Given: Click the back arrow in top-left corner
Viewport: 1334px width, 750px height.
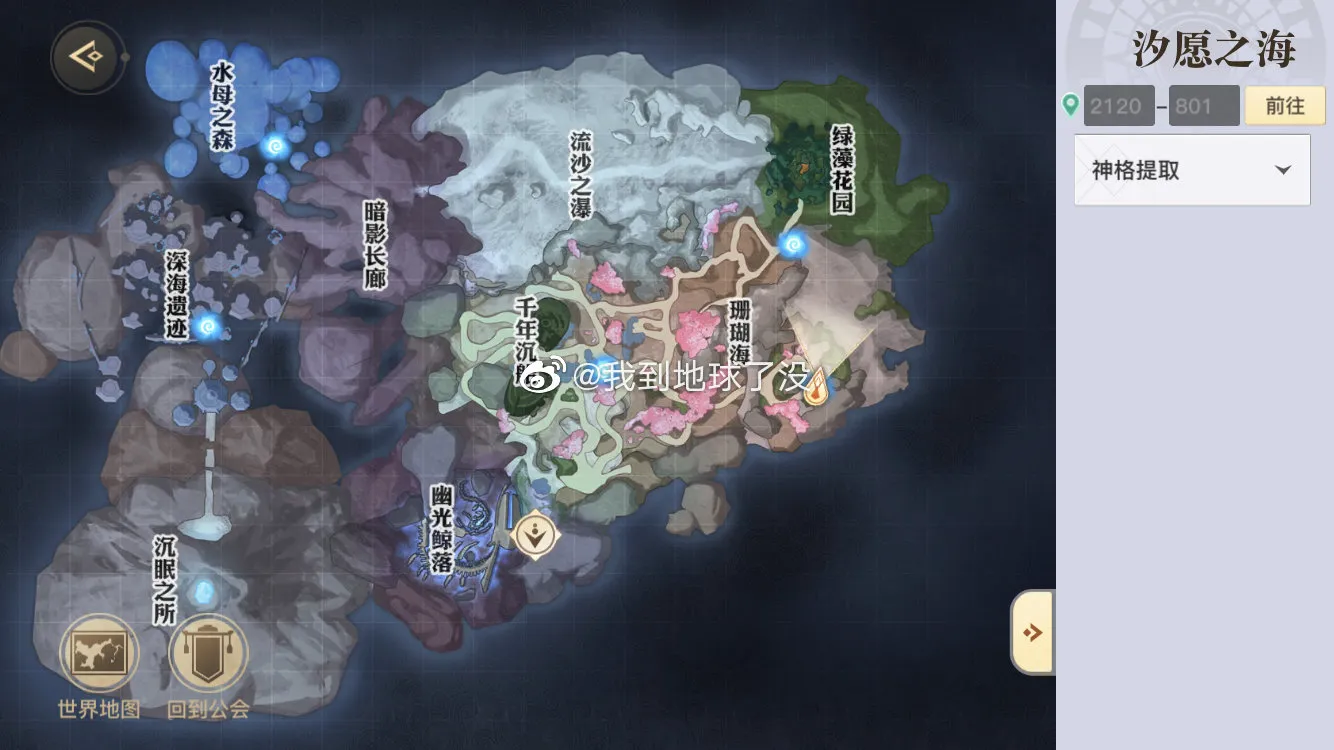Looking at the screenshot, I should [85, 57].
